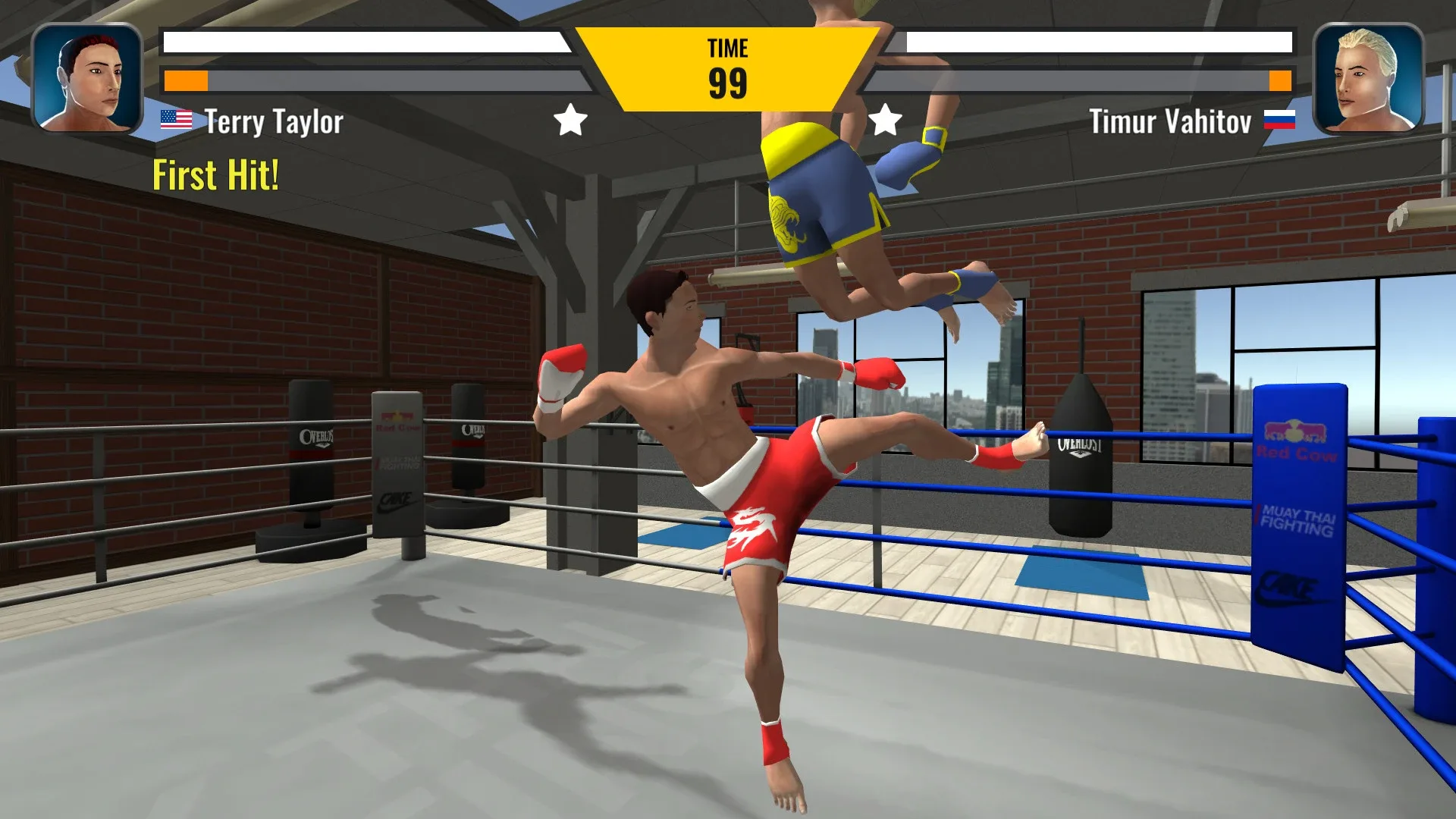Select the Terry Taylor name label
Image resolution: width=1456 pixels, height=819 pixels.
pyautogui.click(x=275, y=120)
